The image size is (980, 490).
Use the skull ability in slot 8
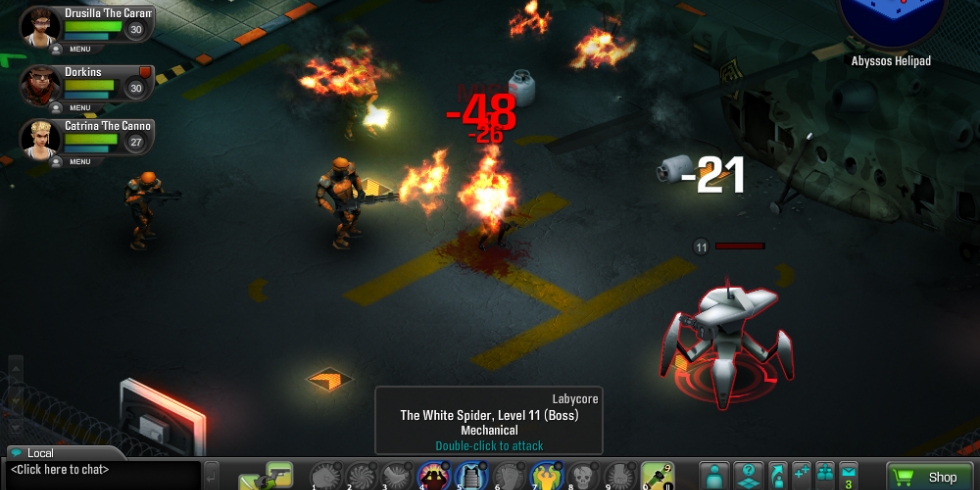(x=581, y=476)
